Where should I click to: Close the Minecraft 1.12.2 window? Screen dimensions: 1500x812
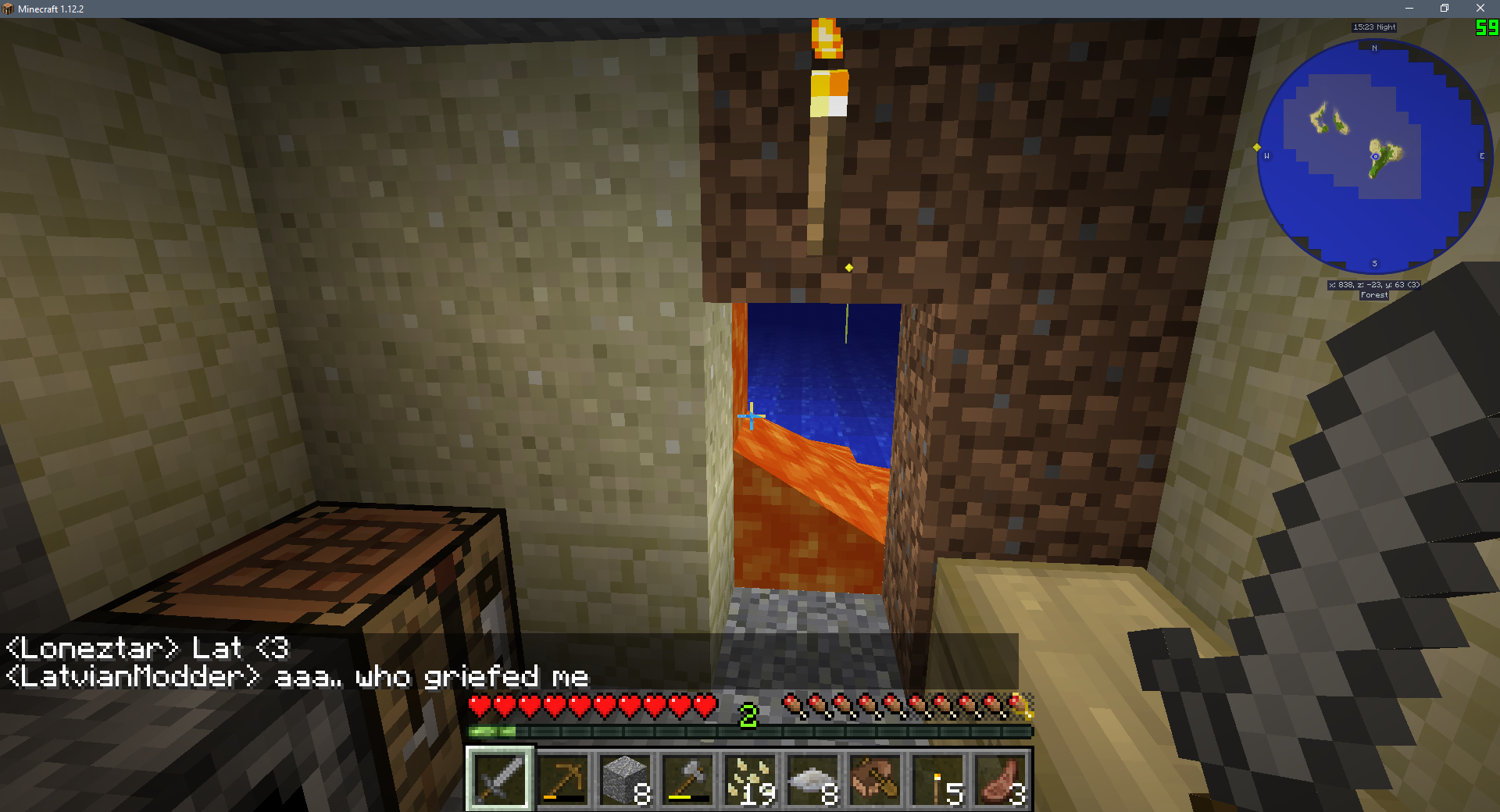pos(1480,9)
